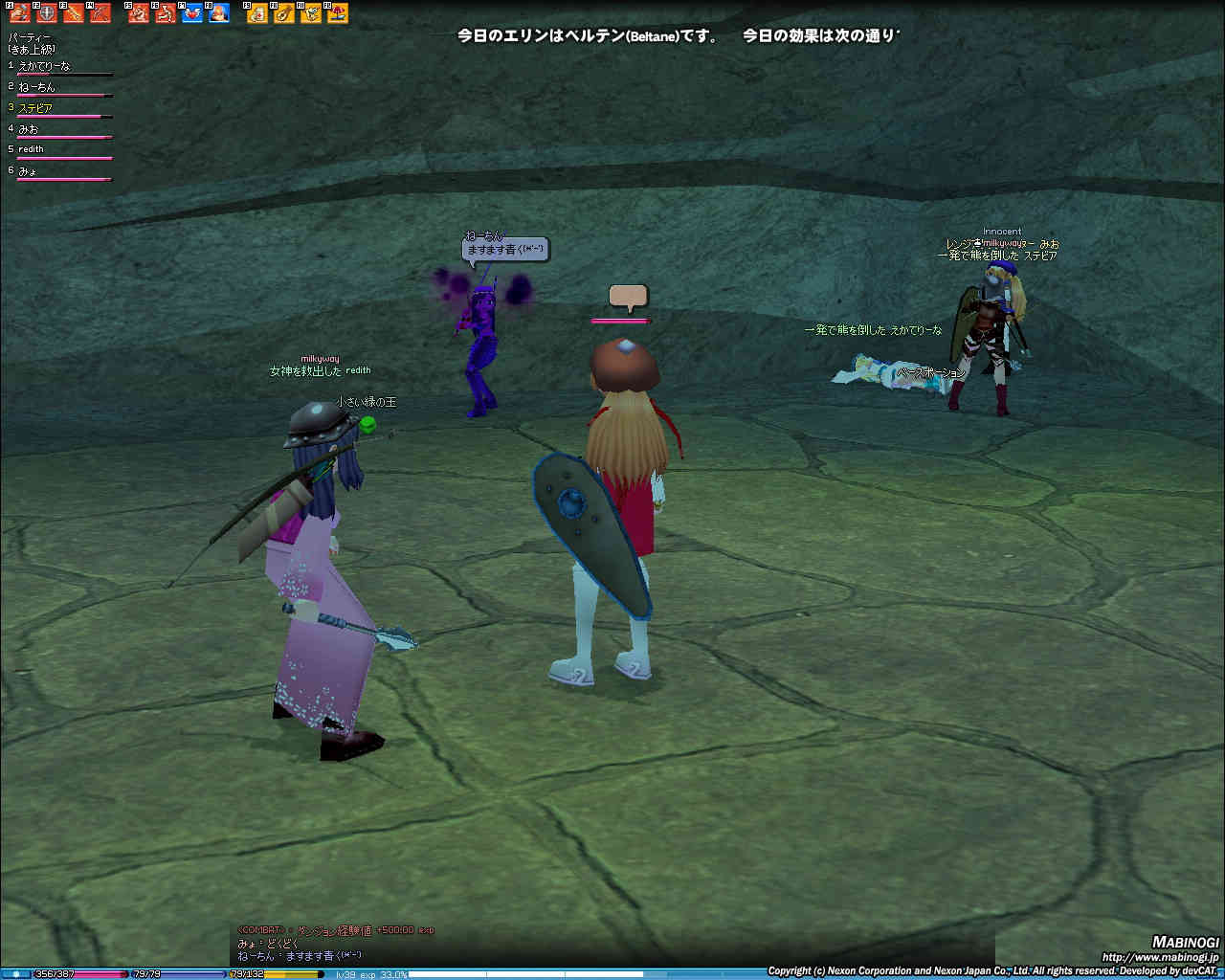Select the F4 bow ranged skill
Image resolution: width=1225 pixels, height=980 pixels.
pos(100,12)
